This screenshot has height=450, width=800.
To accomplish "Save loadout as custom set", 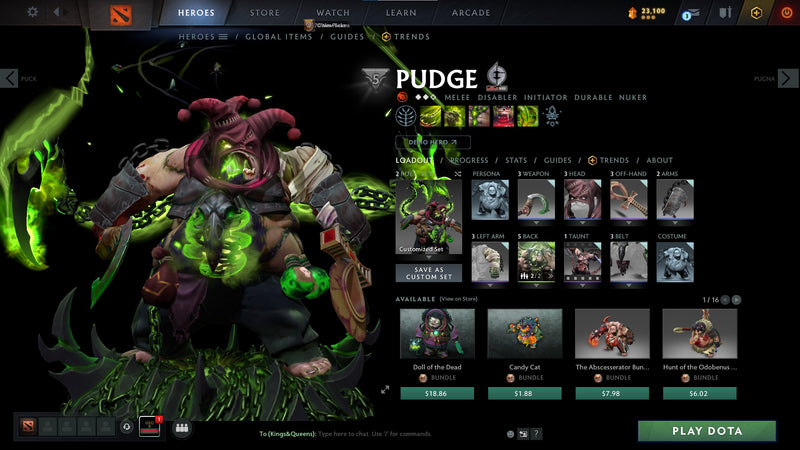I will pyautogui.click(x=428, y=273).
